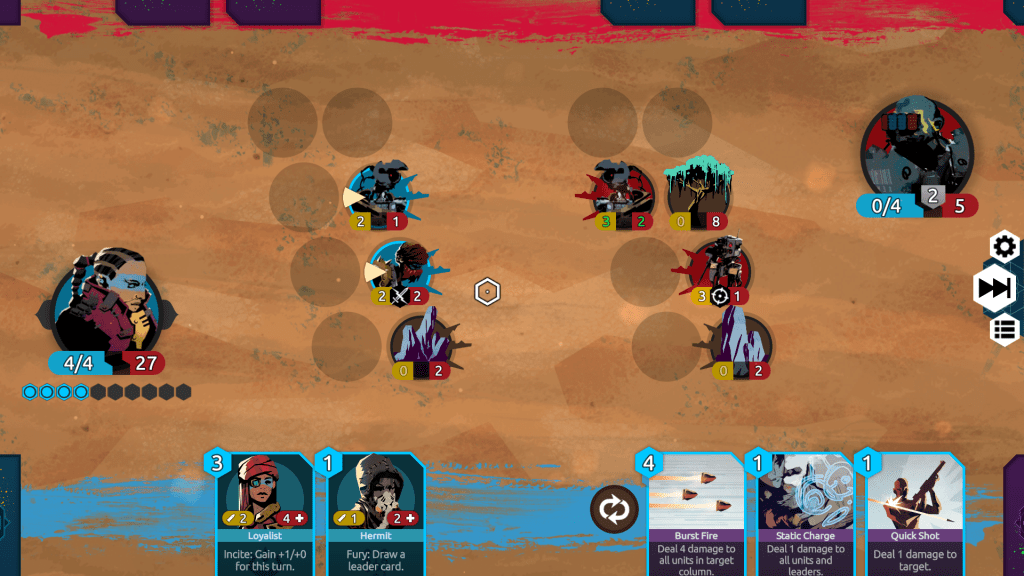Select the enemy tree unit with 8 health
The width and height of the screenshot is (1024, 576).
[698, 190]
